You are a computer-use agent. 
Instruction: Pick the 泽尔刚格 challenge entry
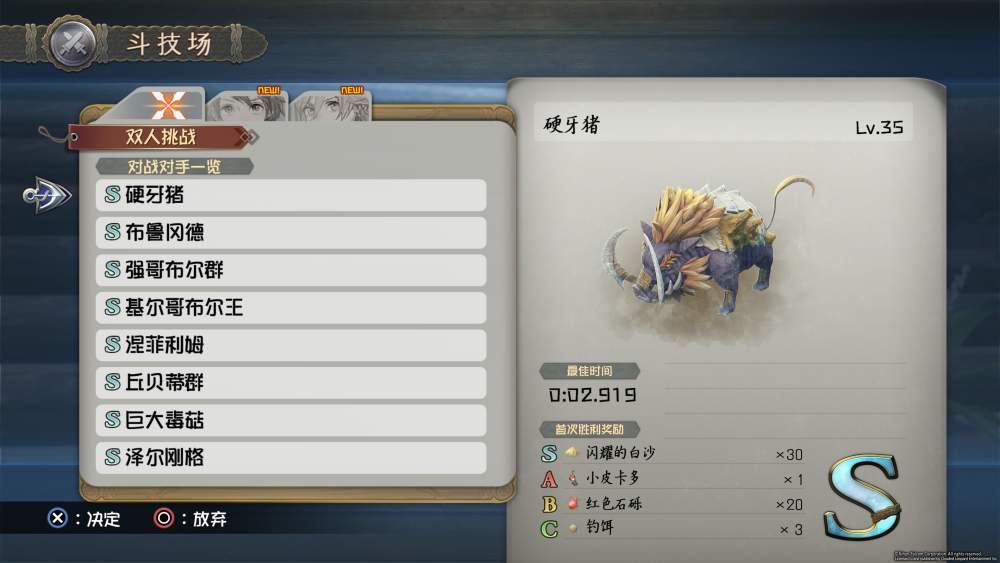(x=290, y=458)
